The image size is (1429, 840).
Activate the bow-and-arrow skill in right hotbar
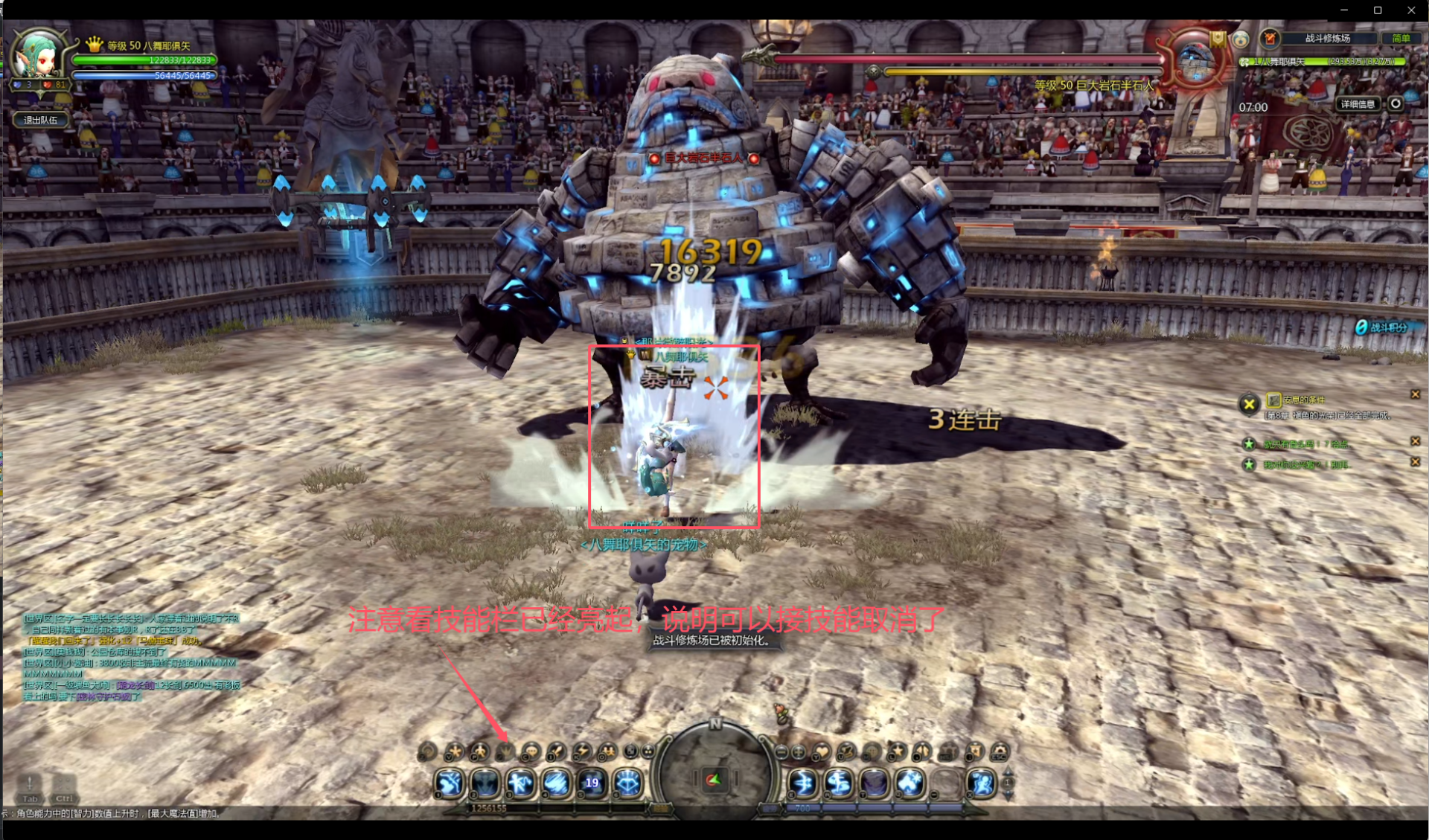click(803, 783)
